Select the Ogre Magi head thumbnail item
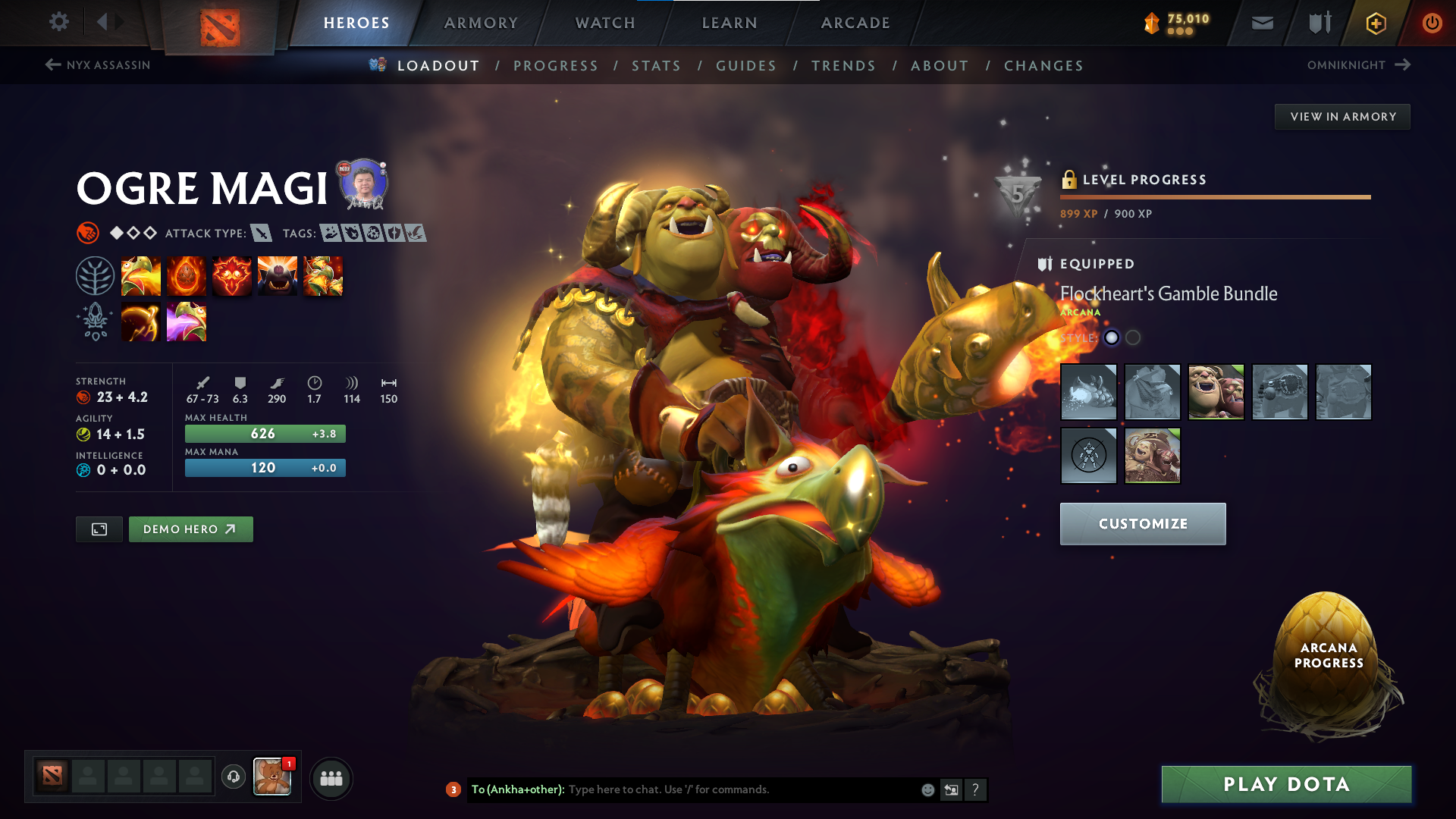This screenshot has width=1456, height=819. click(x=1216, y=392)
